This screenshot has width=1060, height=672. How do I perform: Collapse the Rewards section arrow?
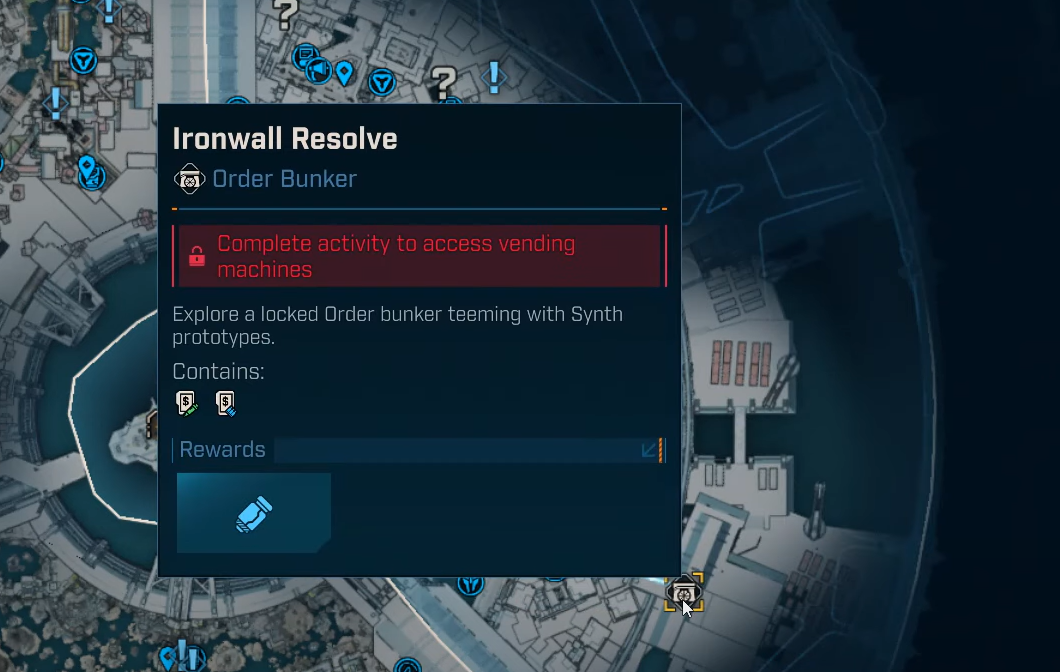point(649,450)
